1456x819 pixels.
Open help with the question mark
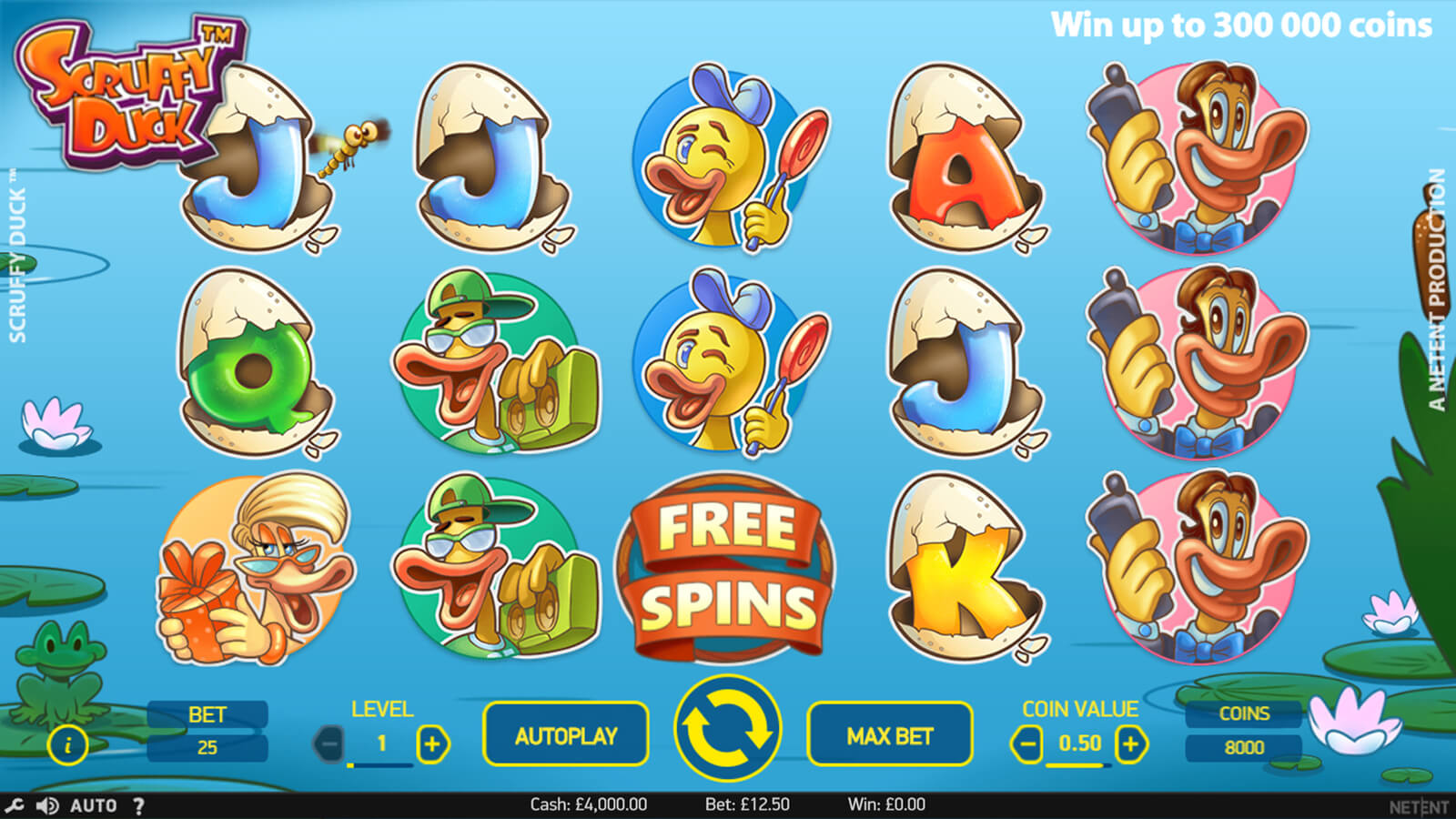(138, 805)
